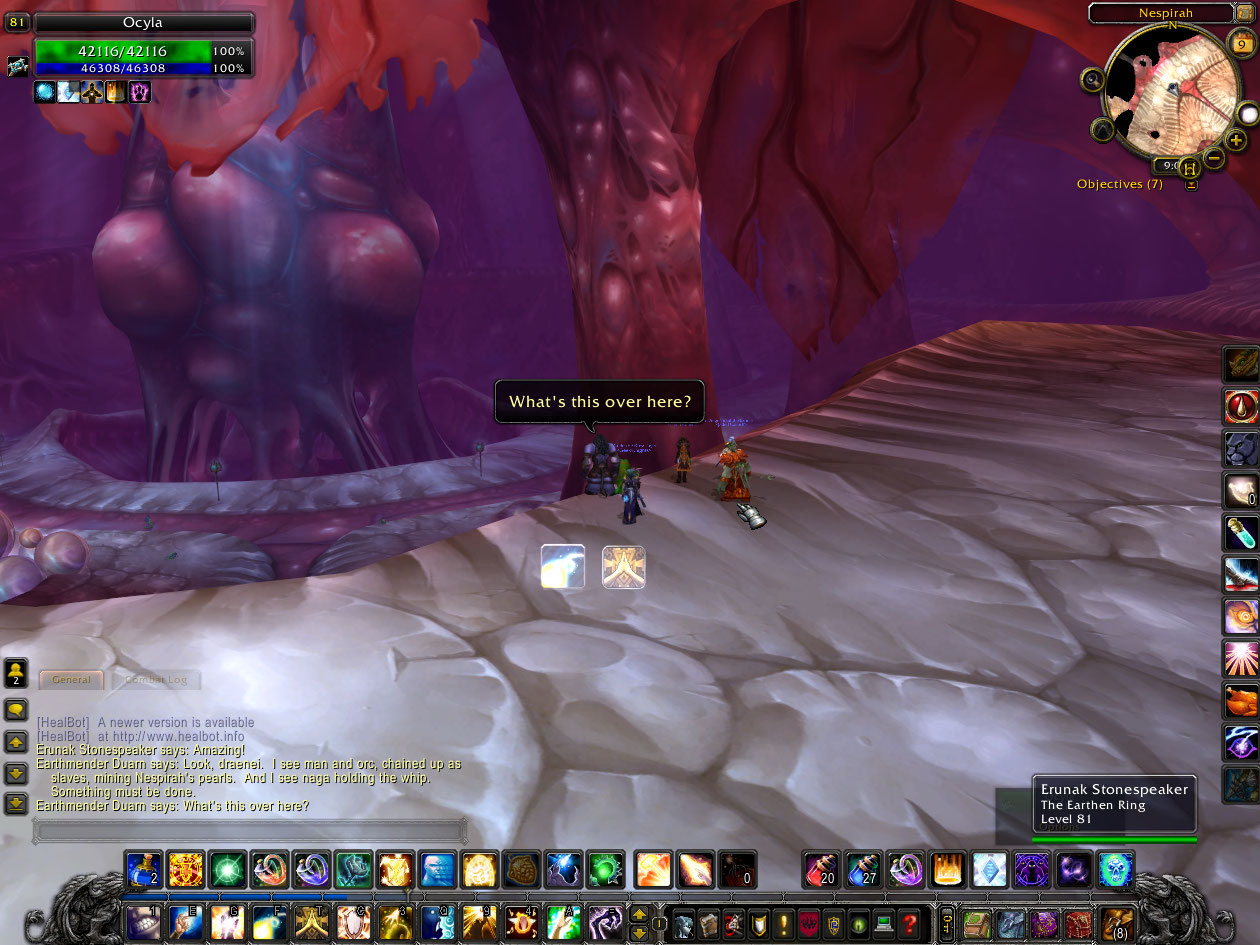Screen dimensions: 1260x945
Task: Open the social friends button showing 2
Action: pyautogui.click(x=16, y=671)
